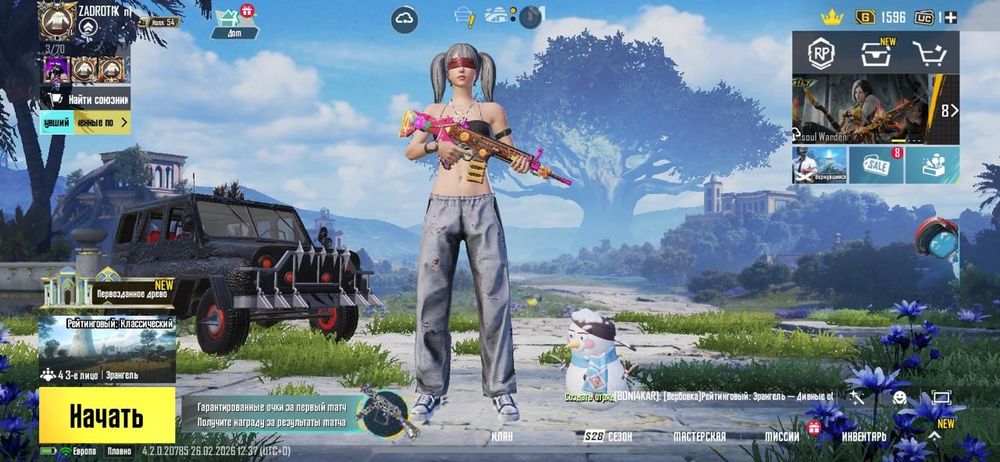Screen dimensions: 1000x462
Task: Open the supply crate icon marked NEW
Action: [x=876, y=54]
